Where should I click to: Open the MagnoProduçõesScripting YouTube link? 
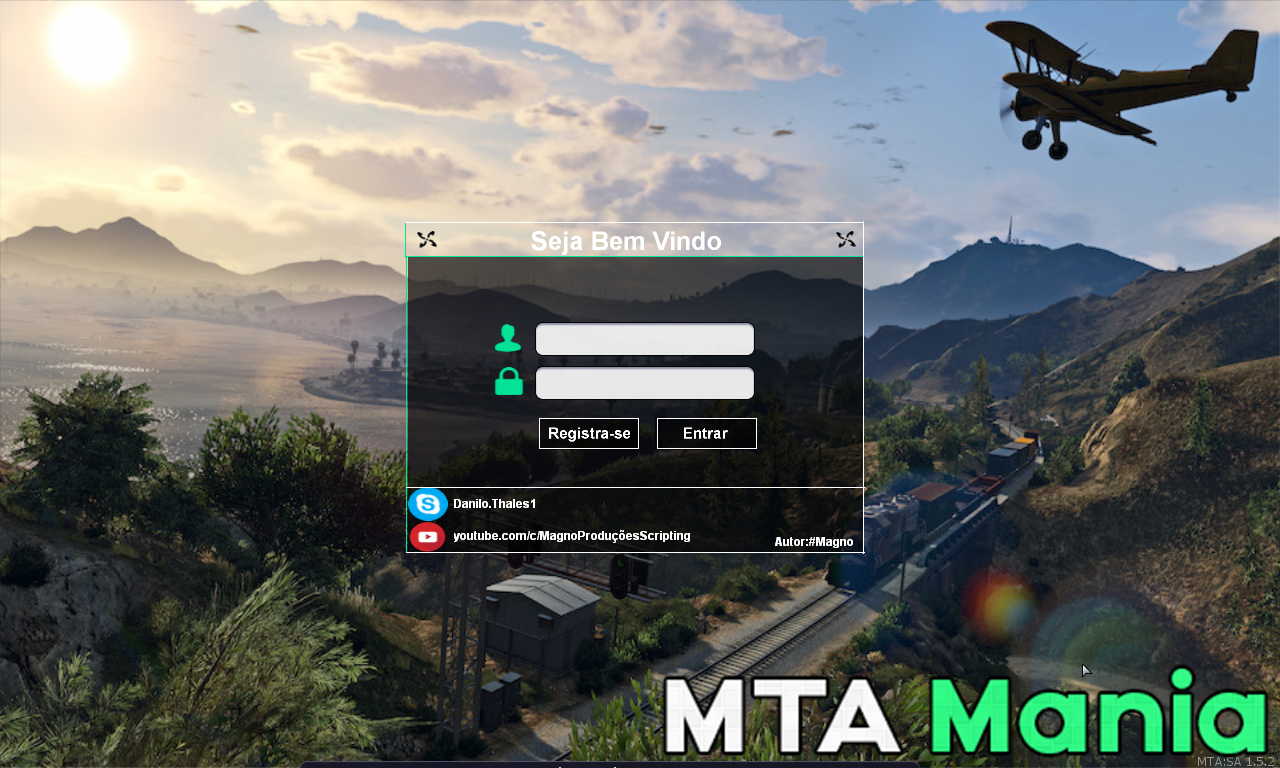coord(571,536)
